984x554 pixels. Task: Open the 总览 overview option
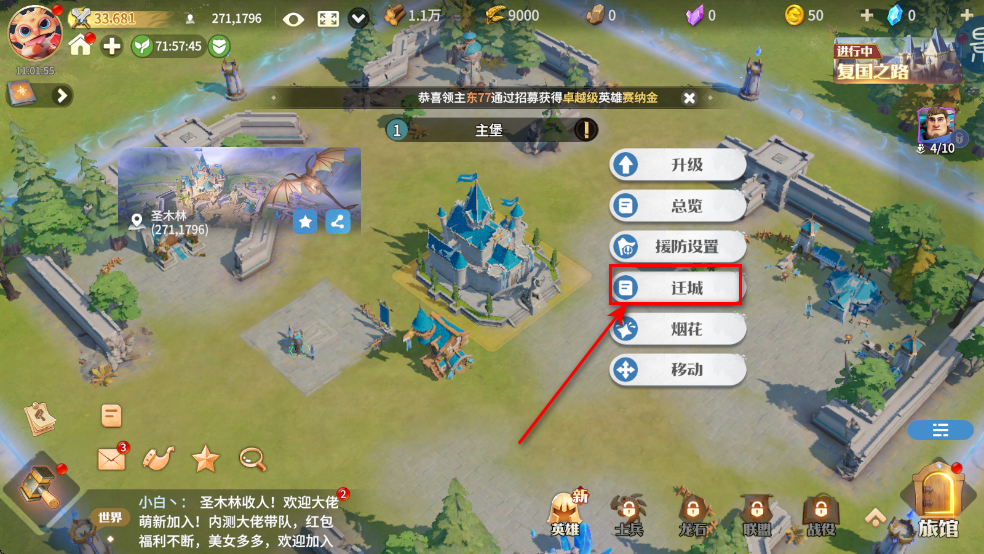[x=678, y=206]
